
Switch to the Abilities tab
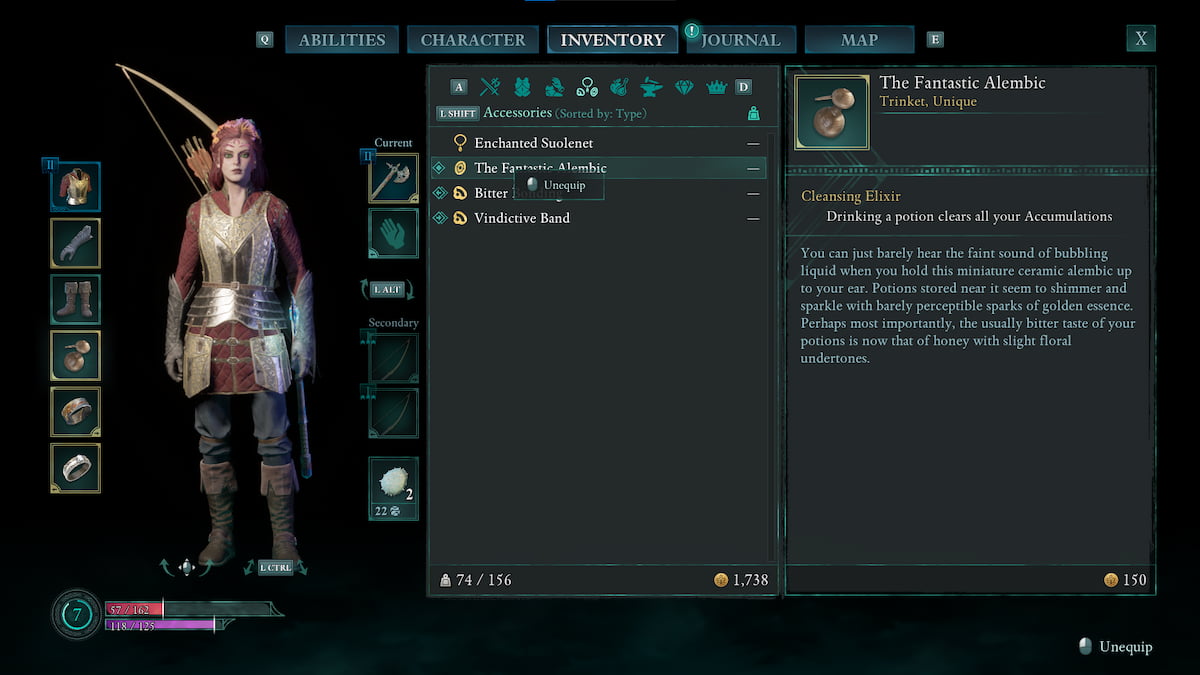(x=342, y=40)
